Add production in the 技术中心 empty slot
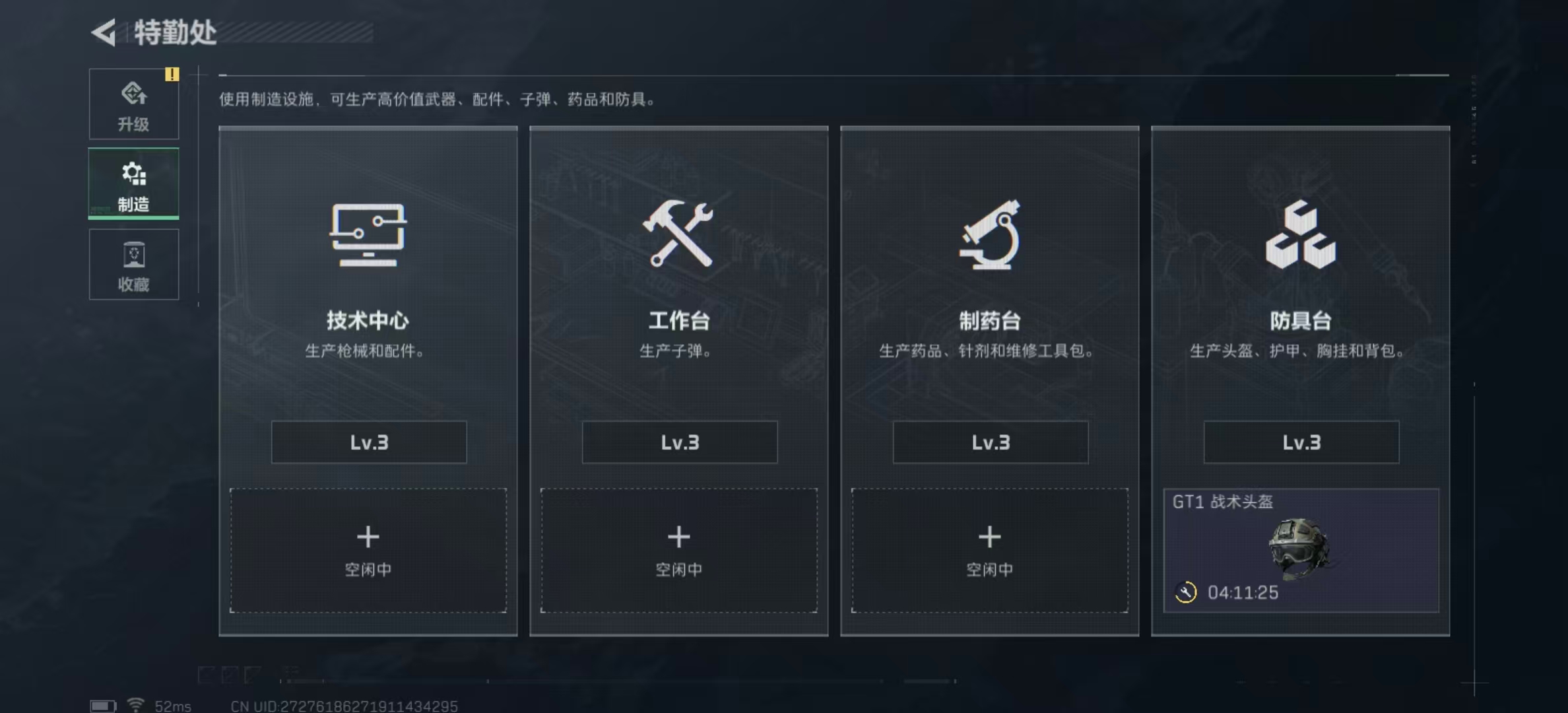The width and height of the screenshot is (1568, 713). click(368, 550)
